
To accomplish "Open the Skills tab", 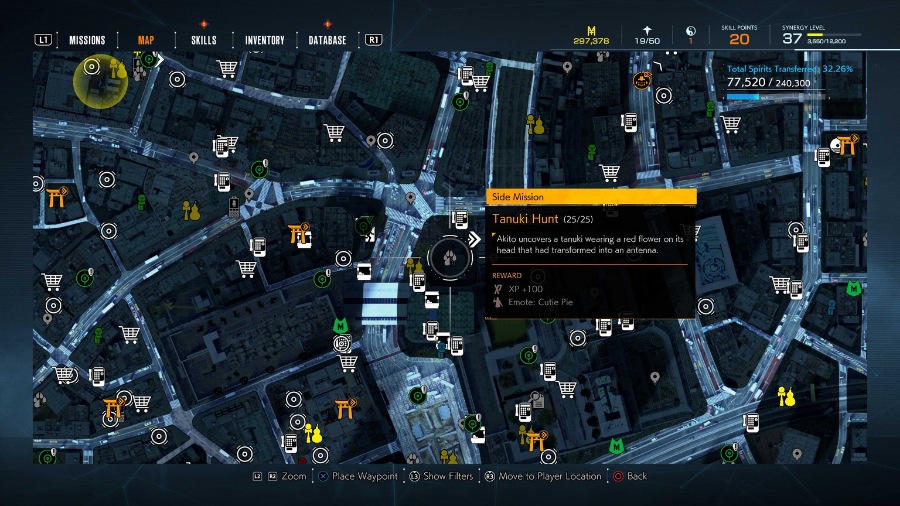I will coord(203,40).
